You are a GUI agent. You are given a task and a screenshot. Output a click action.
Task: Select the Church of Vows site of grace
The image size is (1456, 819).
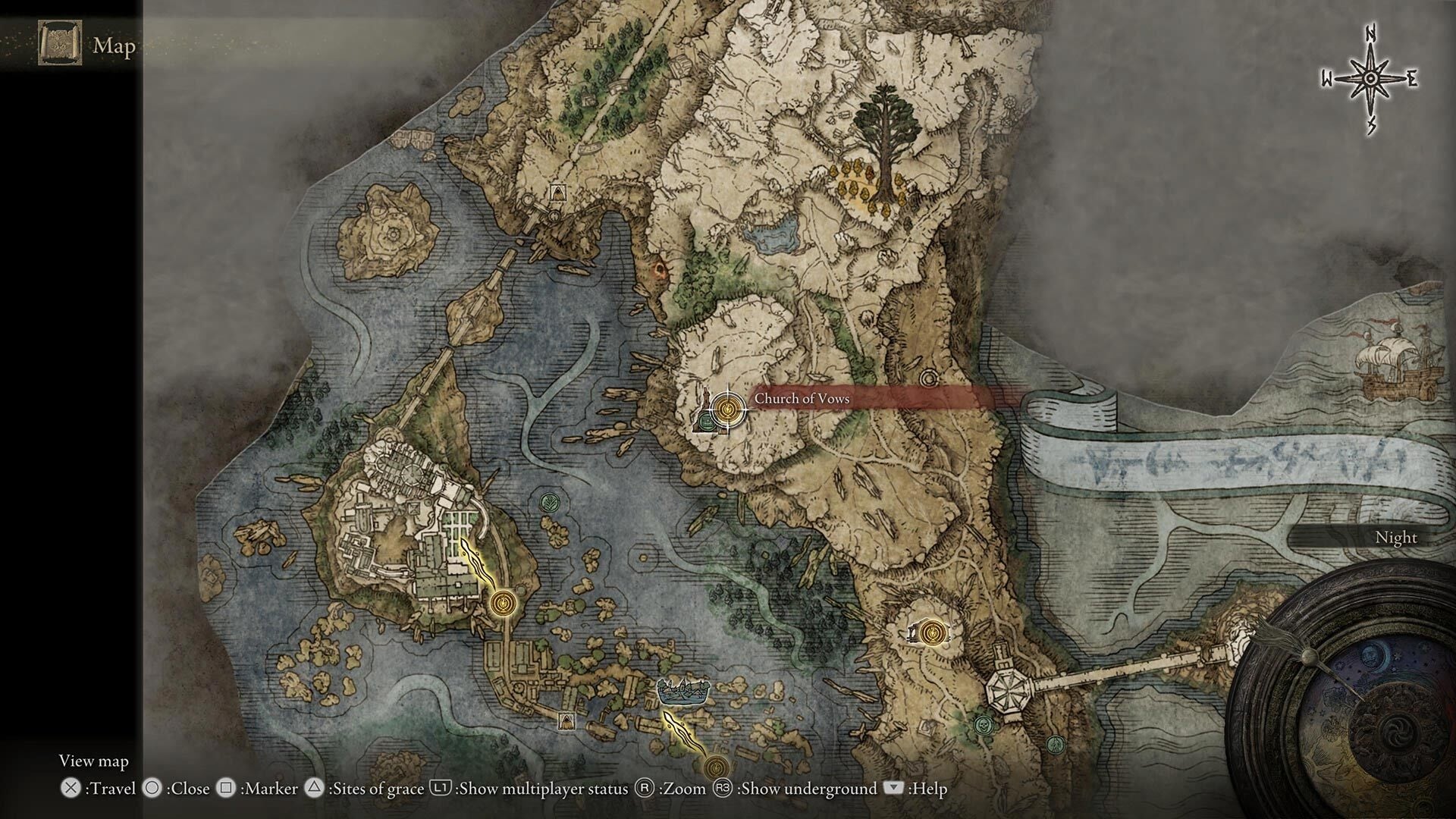tap(728, 409)
